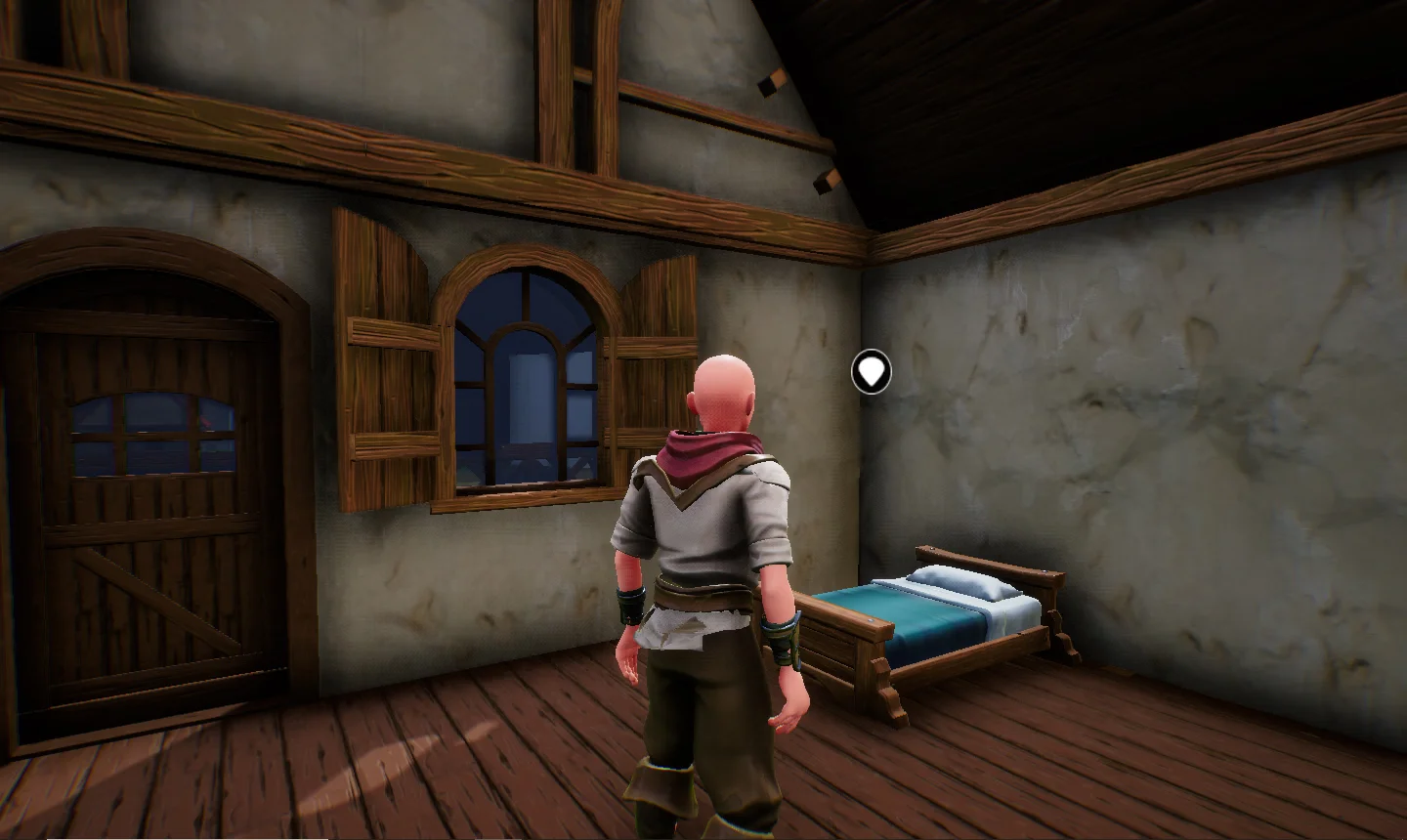Select the white pin waypoint marker

coord(871,372)
